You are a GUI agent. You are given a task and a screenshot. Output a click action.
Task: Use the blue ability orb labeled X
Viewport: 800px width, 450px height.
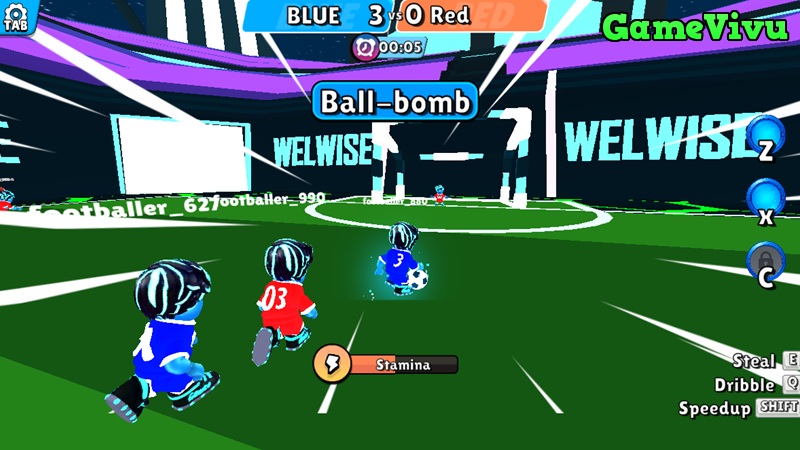pyautogui.click(x=766, y=198)
